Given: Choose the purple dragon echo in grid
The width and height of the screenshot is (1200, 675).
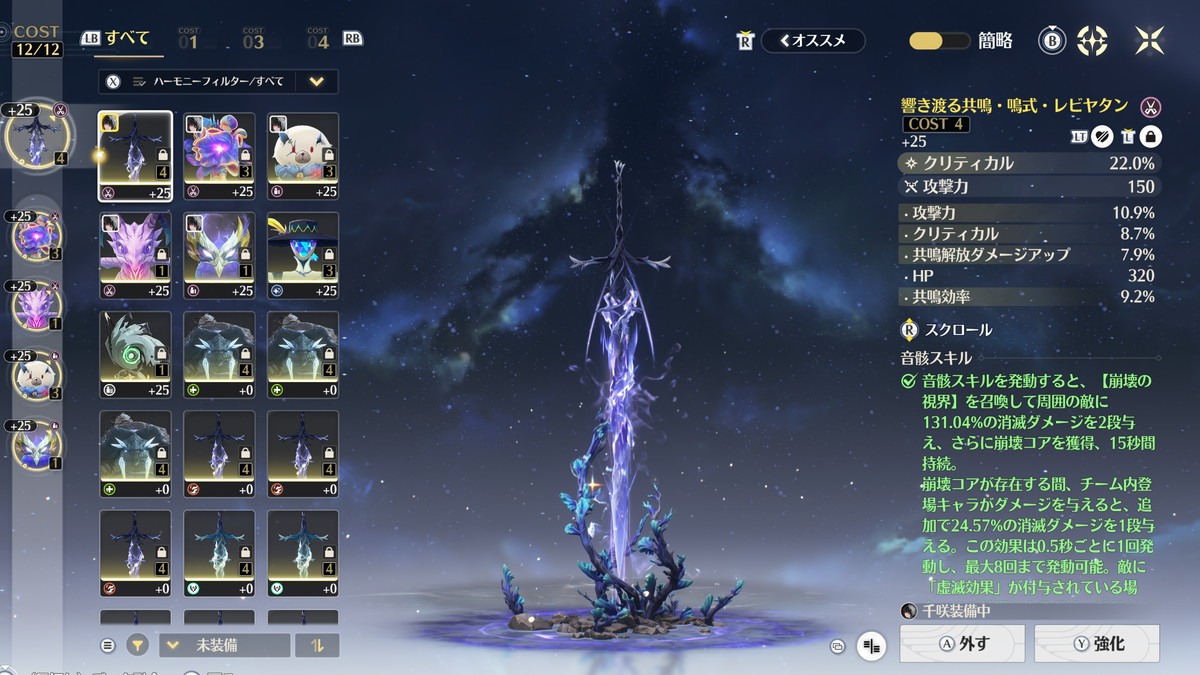Looking at the screenshot, I should coord(134,256).
